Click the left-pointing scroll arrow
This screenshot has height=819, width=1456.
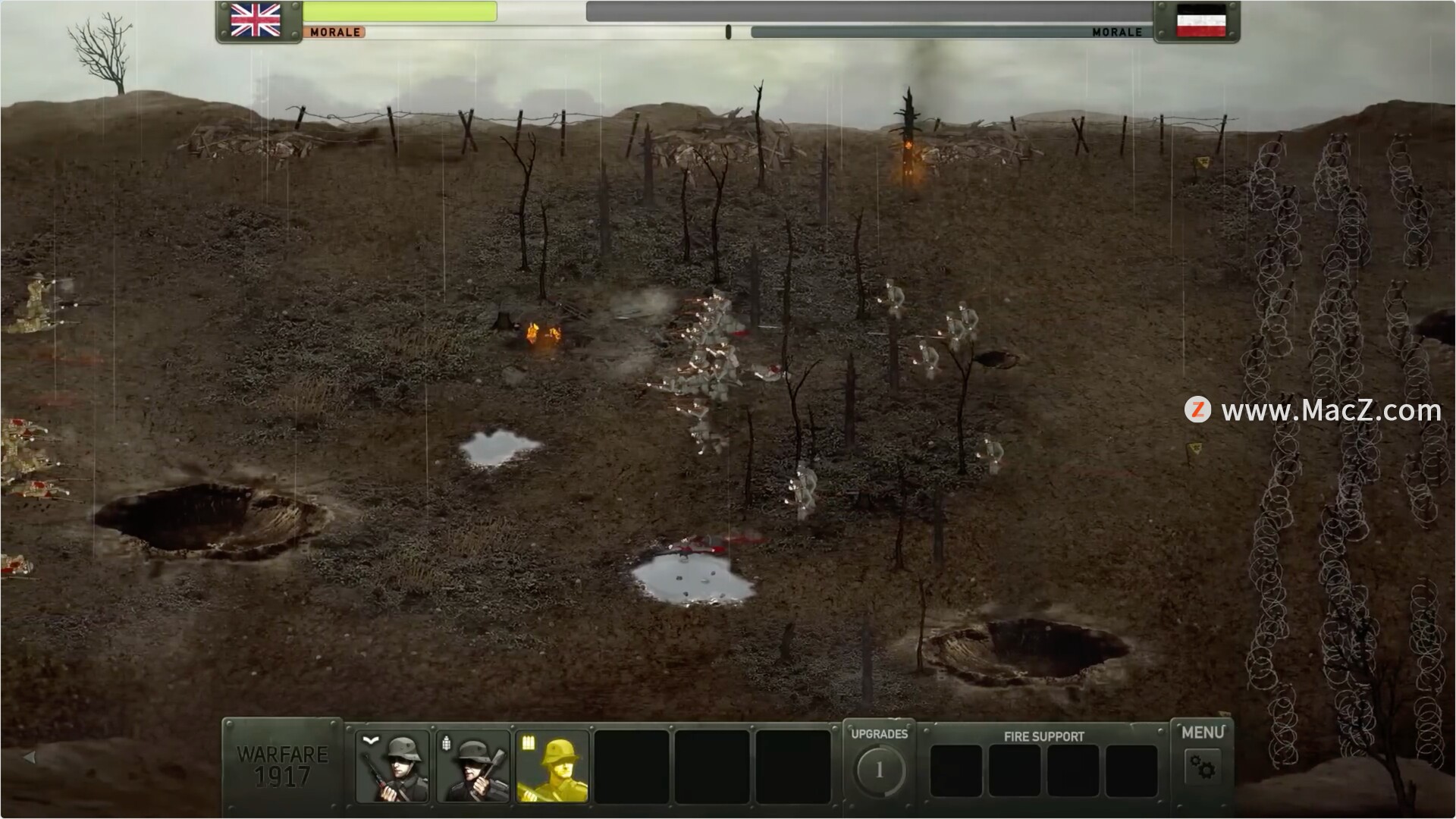click(x=30, y=757)
